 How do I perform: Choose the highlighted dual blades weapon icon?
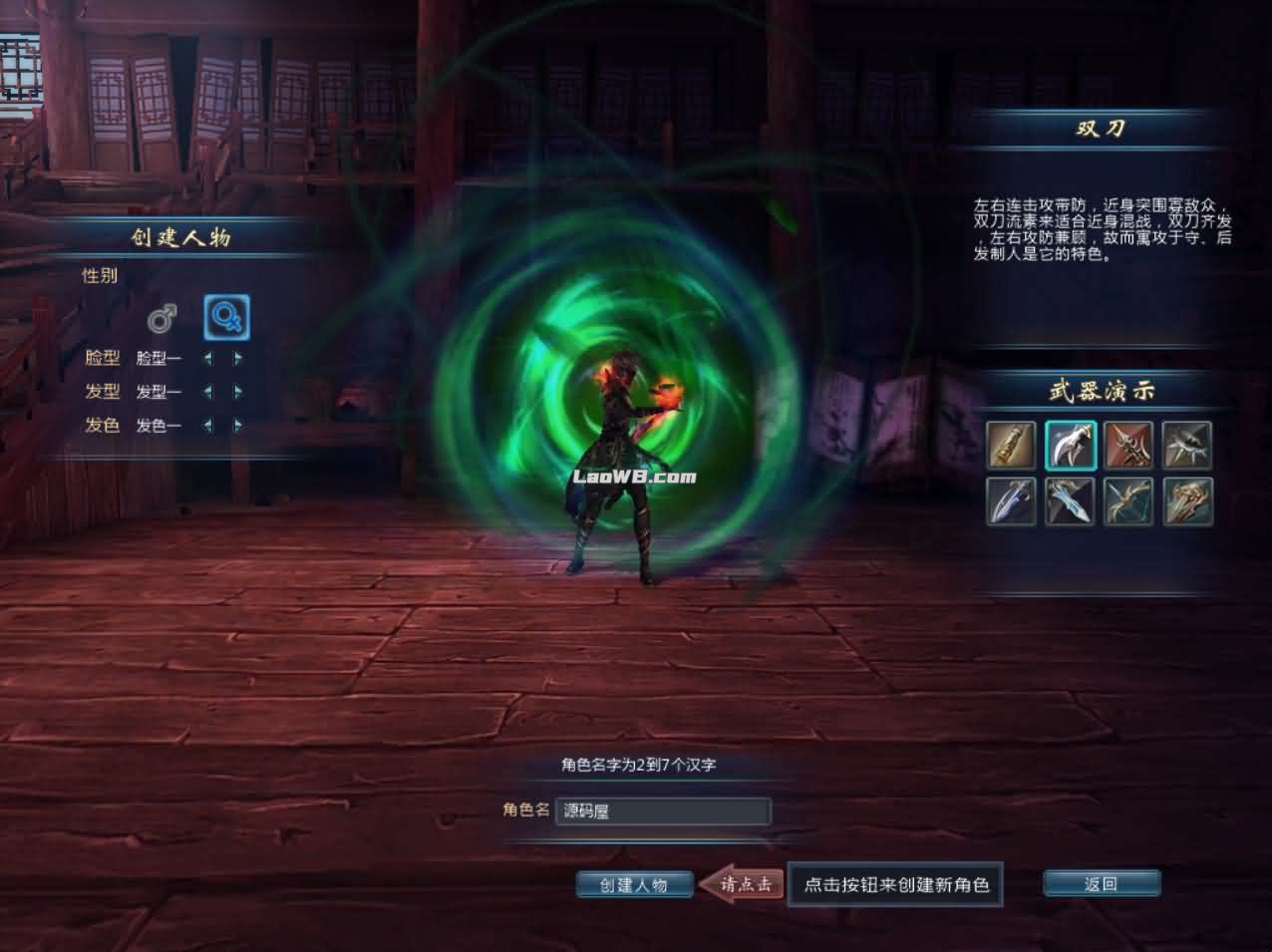point(1070,445)
